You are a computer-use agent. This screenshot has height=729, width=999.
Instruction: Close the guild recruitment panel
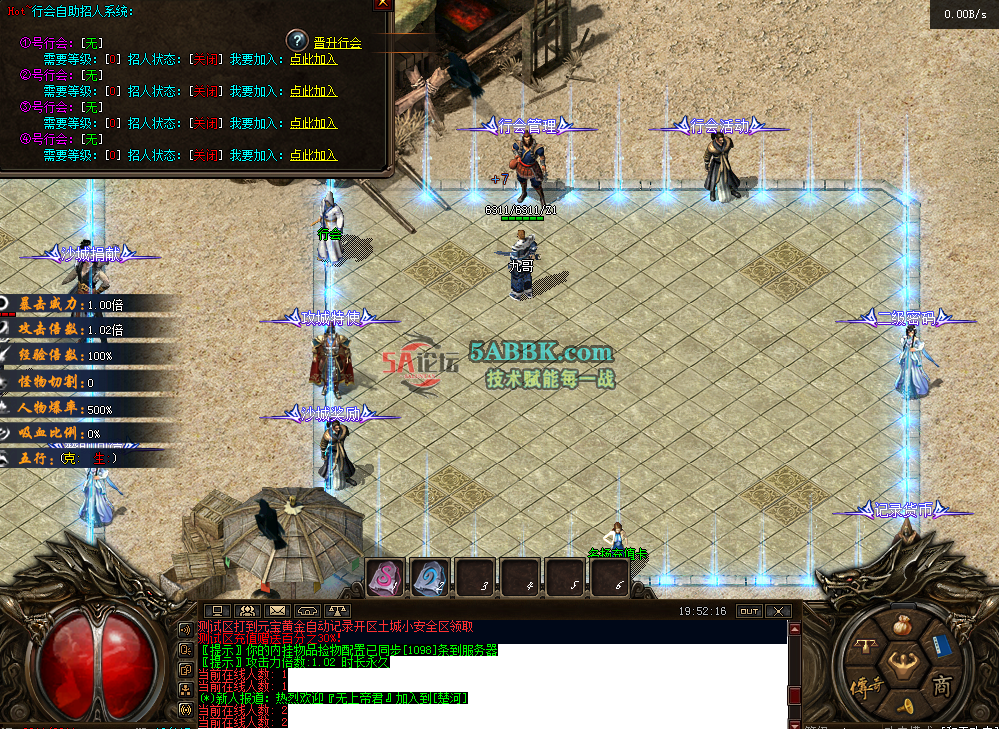(x=382, y=4)
